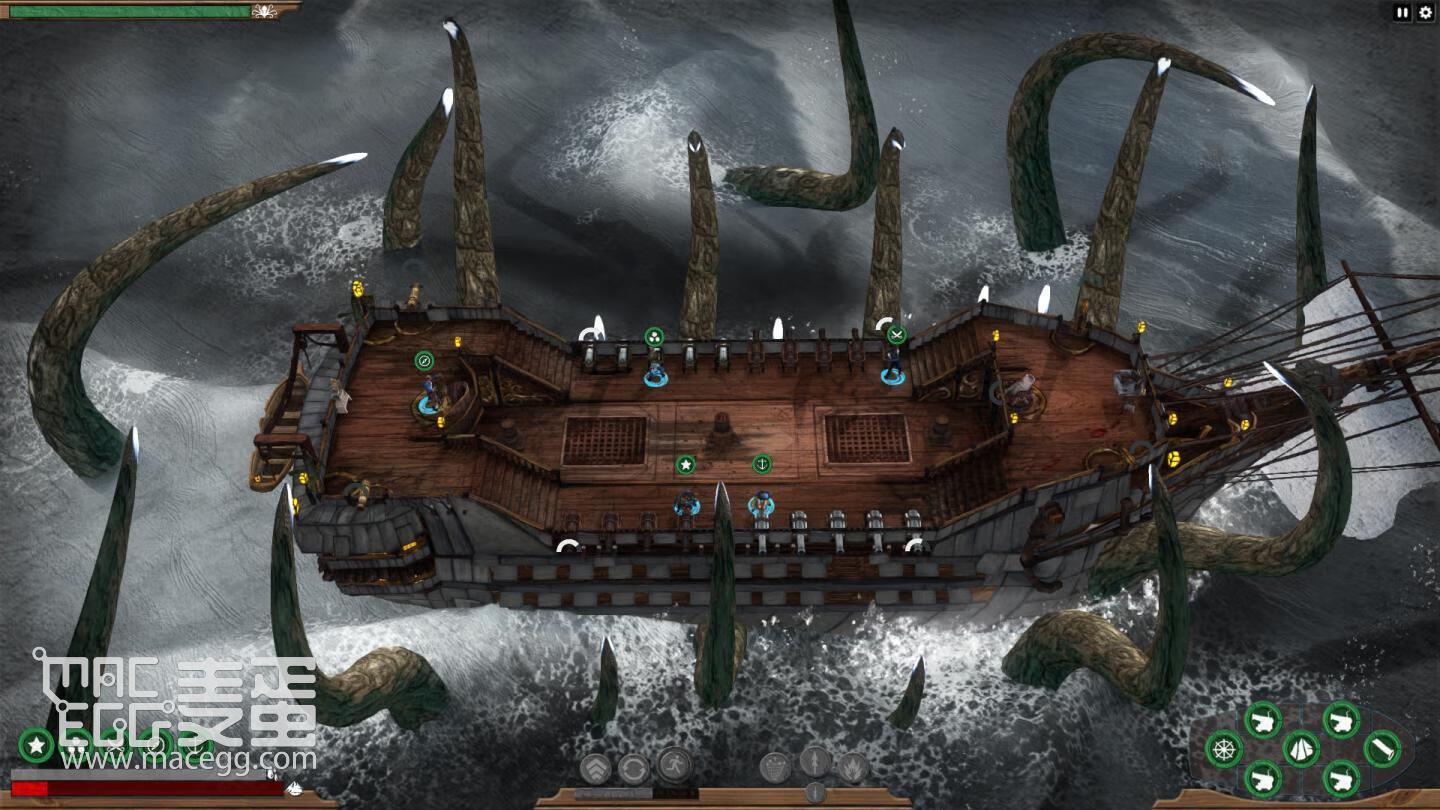Pause the game
Screen dimensions: 1440x810
pyautogui.click(x=1402, y=13)
